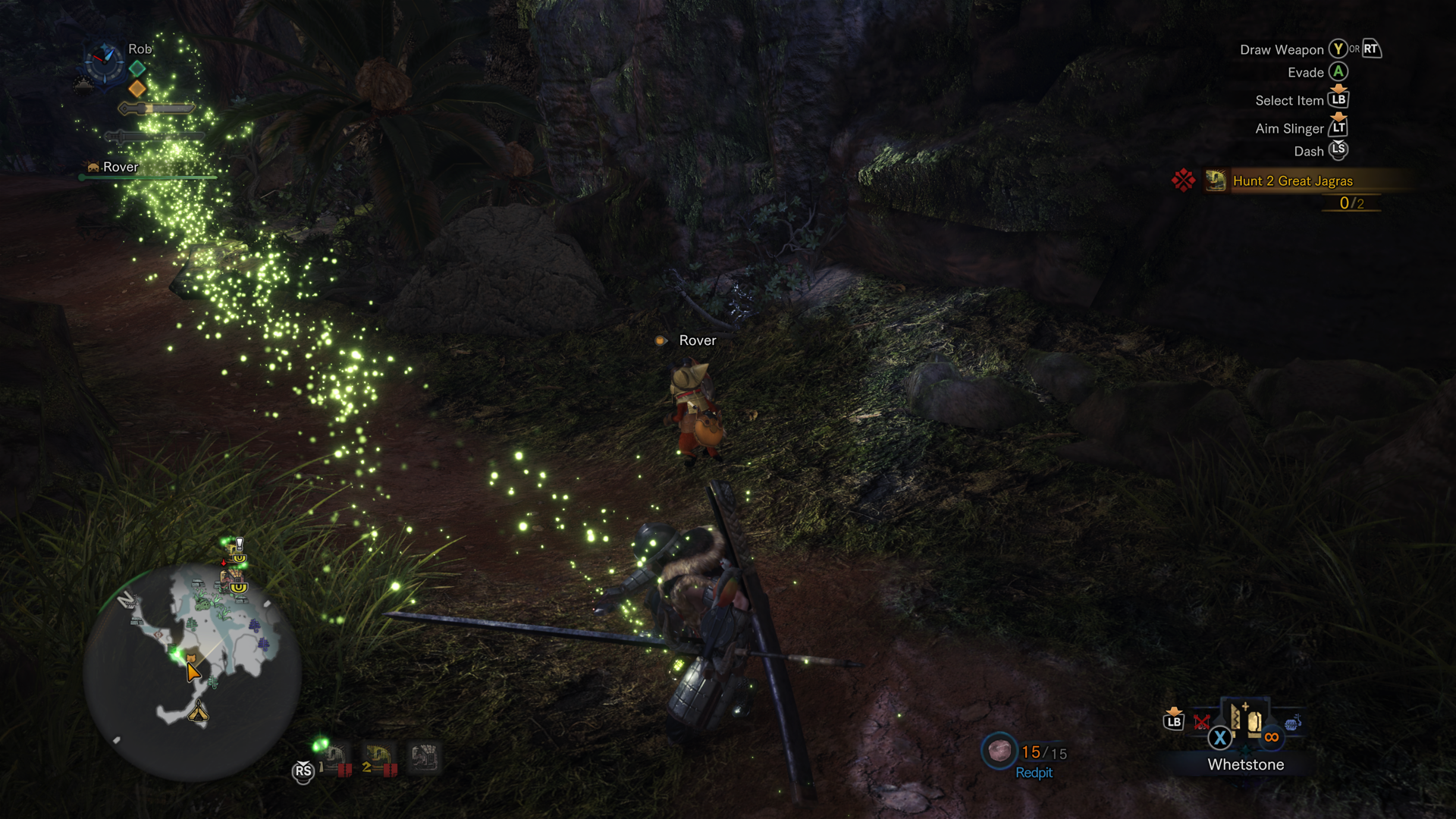
Task: Click the red quest target emblem
Action: click(1183, 180)
